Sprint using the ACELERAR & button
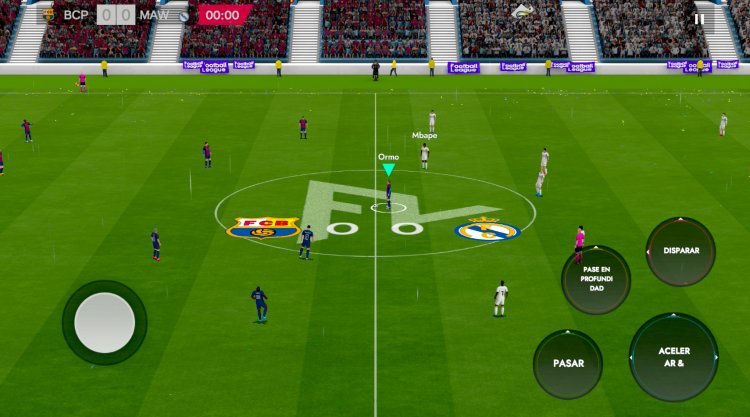The width and height of the screenshot is (750, 417). point(674,357)
